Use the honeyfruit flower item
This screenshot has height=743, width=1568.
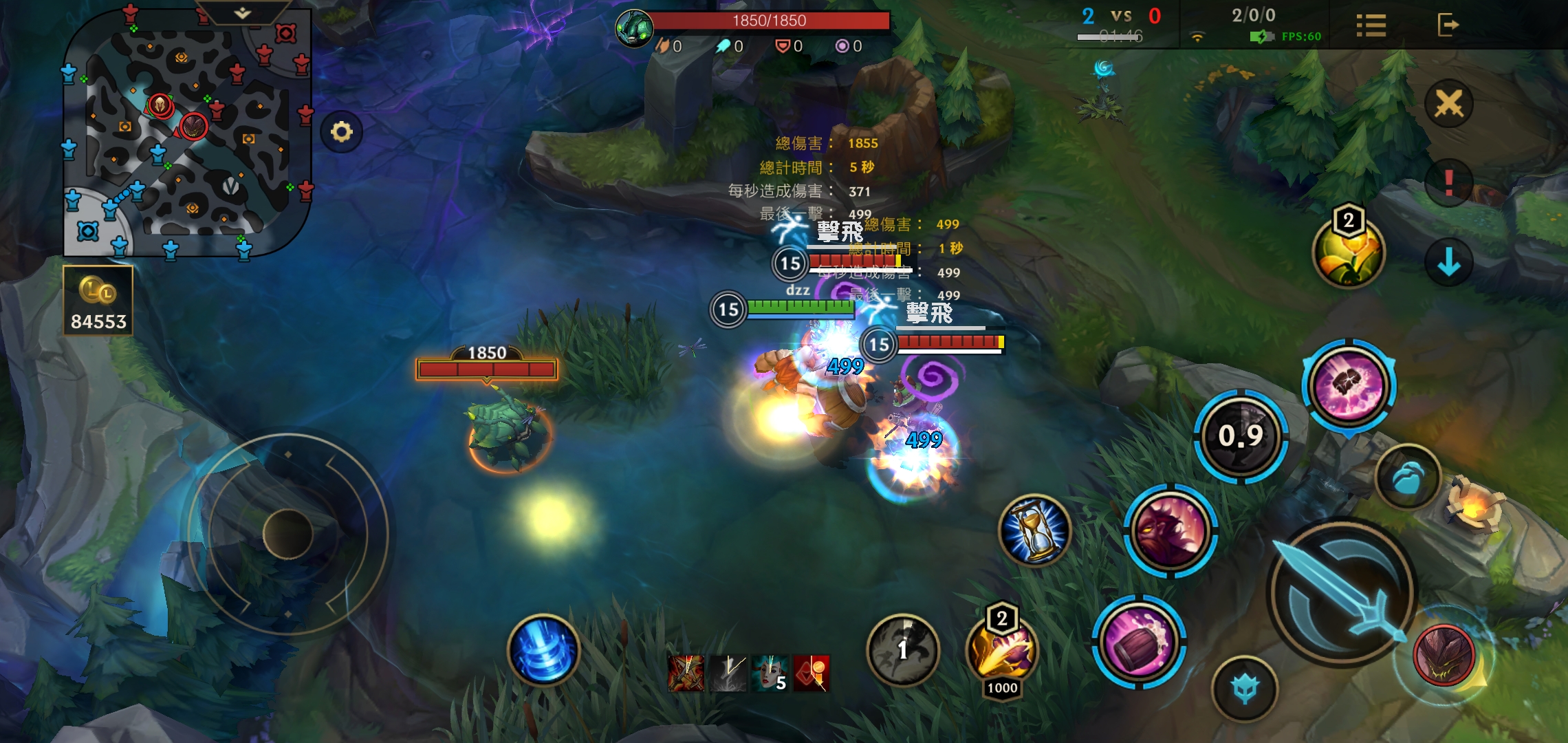(1348, 253)
